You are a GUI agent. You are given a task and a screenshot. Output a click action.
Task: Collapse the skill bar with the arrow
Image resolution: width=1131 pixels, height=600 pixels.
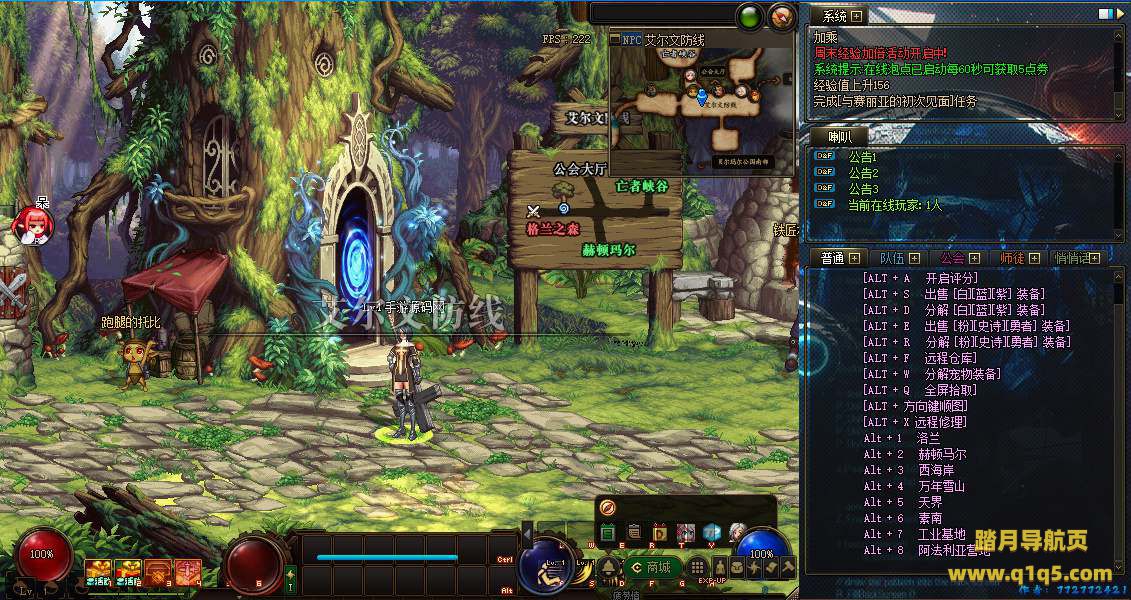527,536
